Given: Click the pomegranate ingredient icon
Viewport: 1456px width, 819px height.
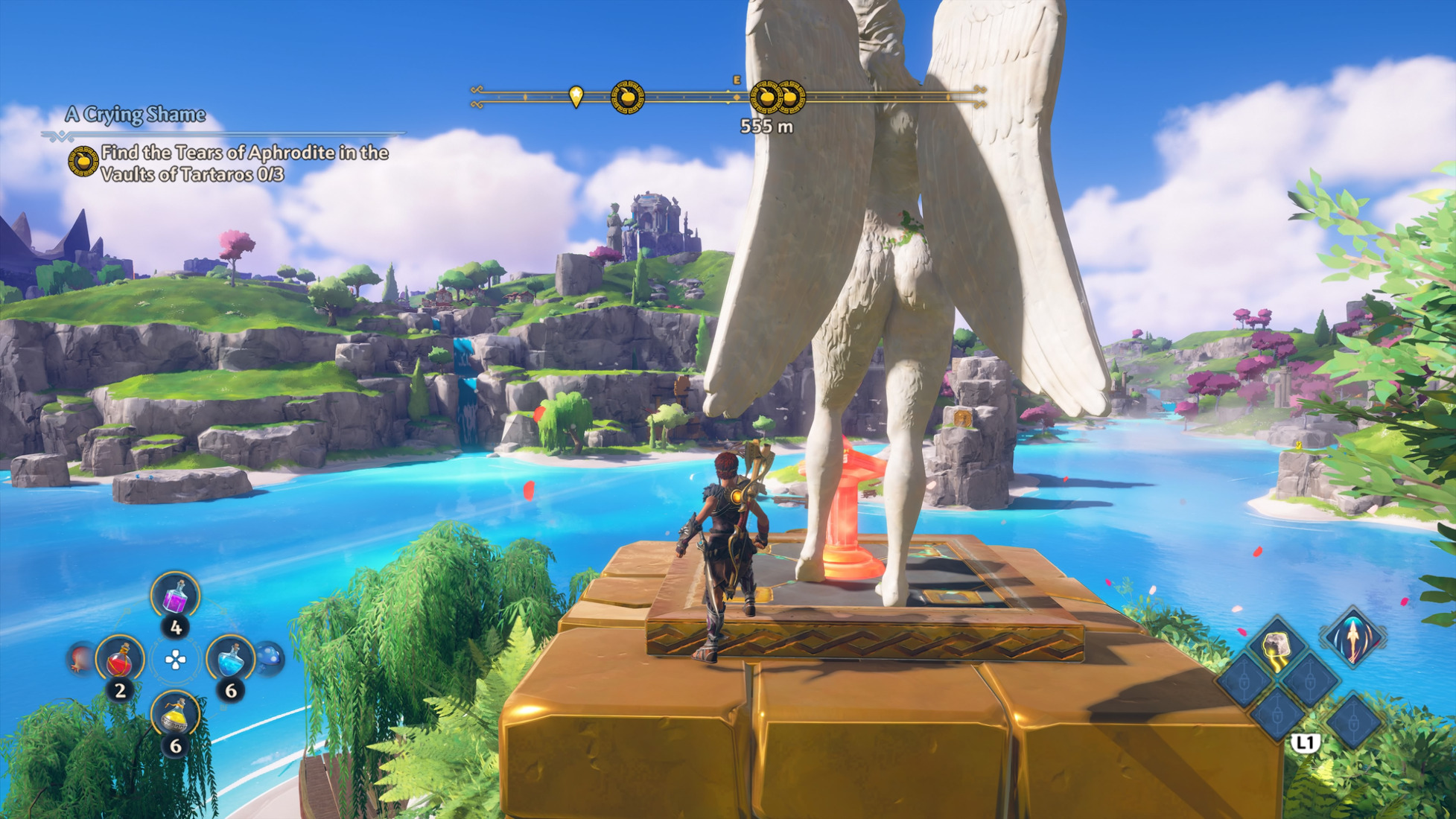Looking at the screenshot, I should (x=79, y=659).
